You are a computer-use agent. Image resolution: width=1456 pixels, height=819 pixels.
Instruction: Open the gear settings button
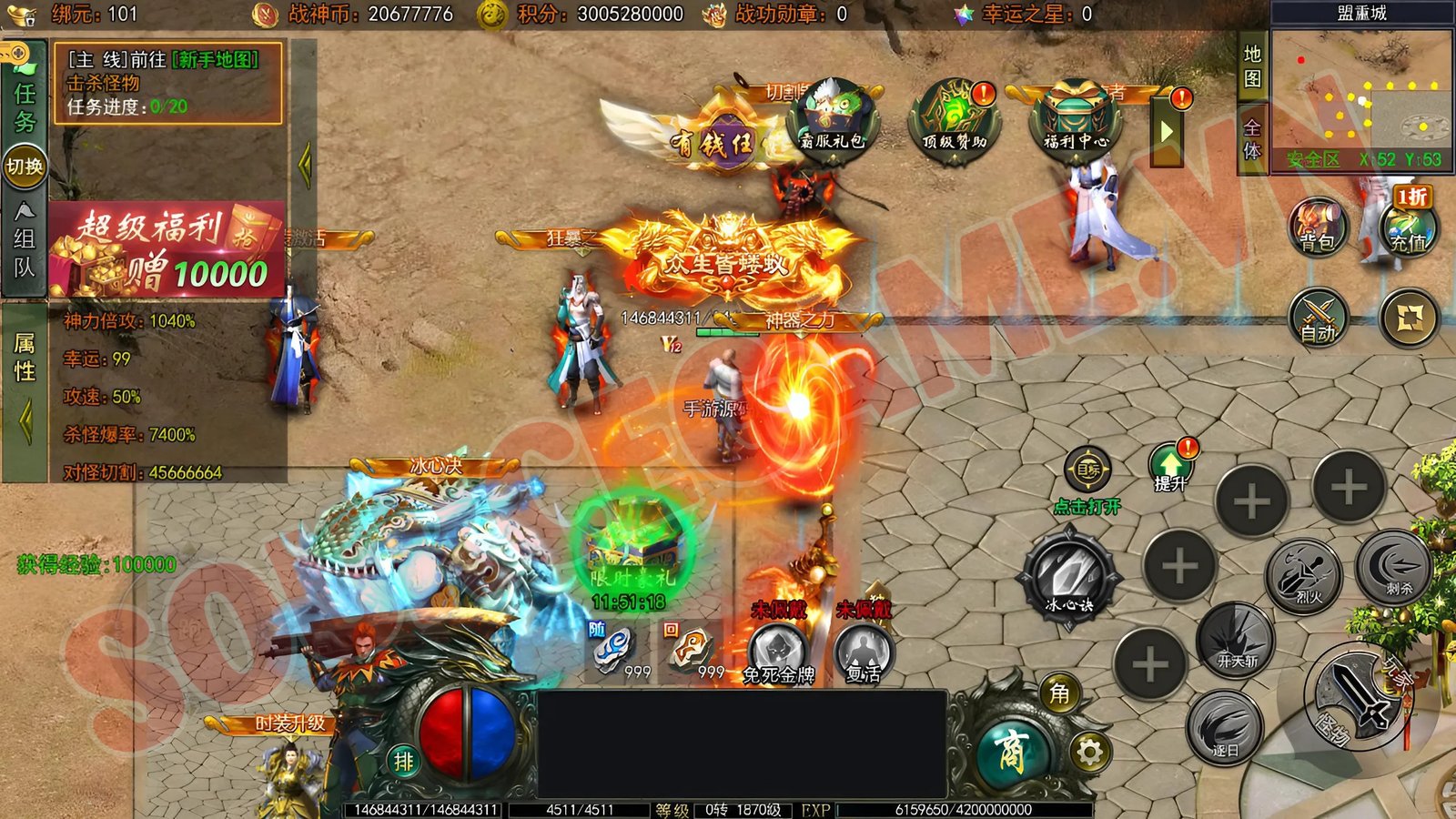[x=1089, y=752]
